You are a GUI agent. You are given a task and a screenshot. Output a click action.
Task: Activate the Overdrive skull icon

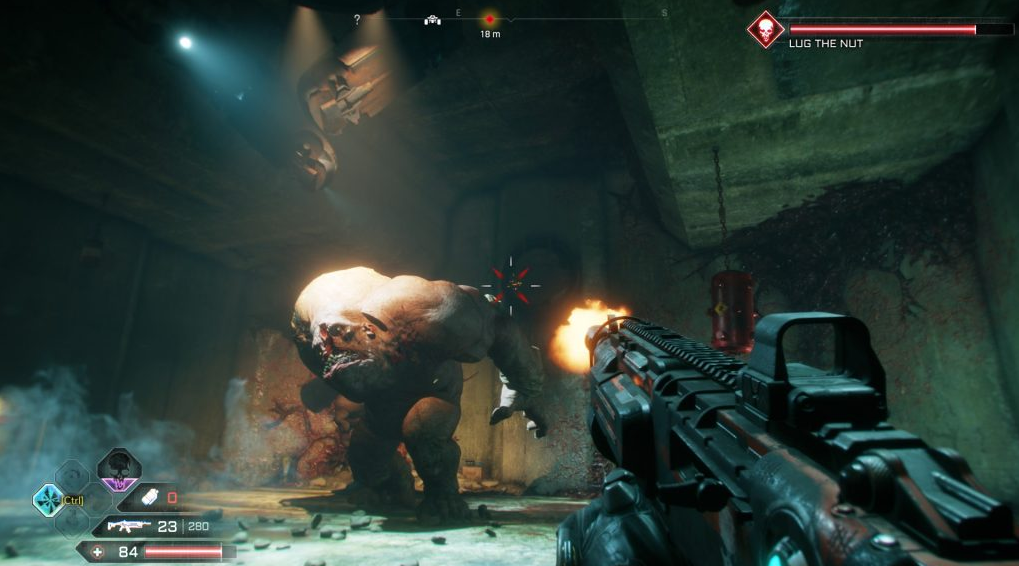pyautogui.click(x=118, y=469)
